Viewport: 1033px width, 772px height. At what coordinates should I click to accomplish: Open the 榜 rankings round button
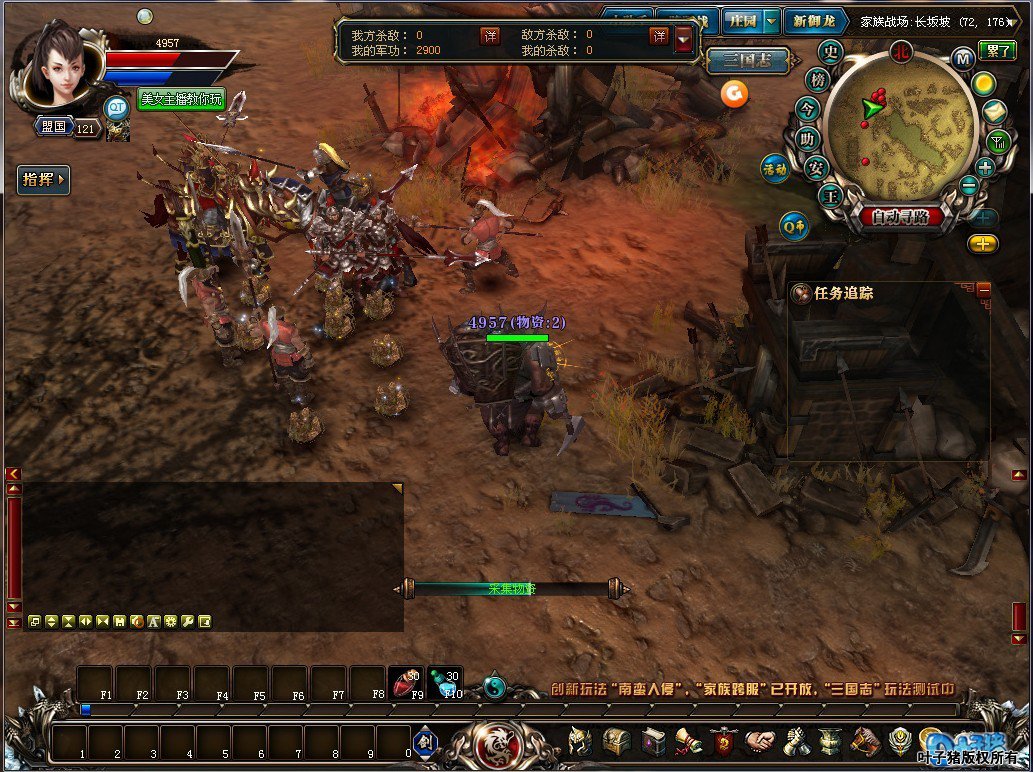[818, 80]
